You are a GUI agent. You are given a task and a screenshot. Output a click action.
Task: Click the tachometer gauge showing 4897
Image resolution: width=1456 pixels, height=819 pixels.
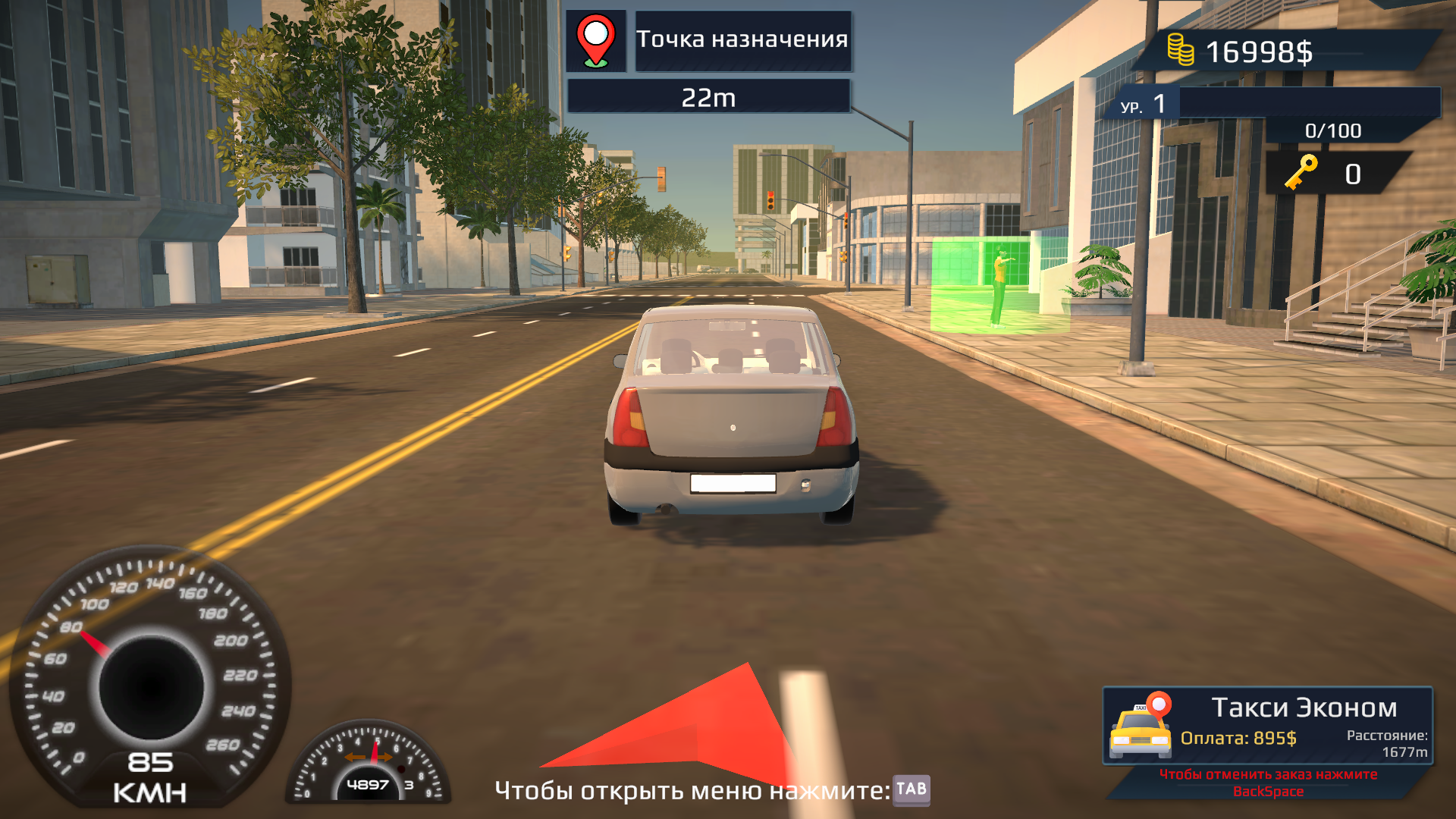point(369,766)
